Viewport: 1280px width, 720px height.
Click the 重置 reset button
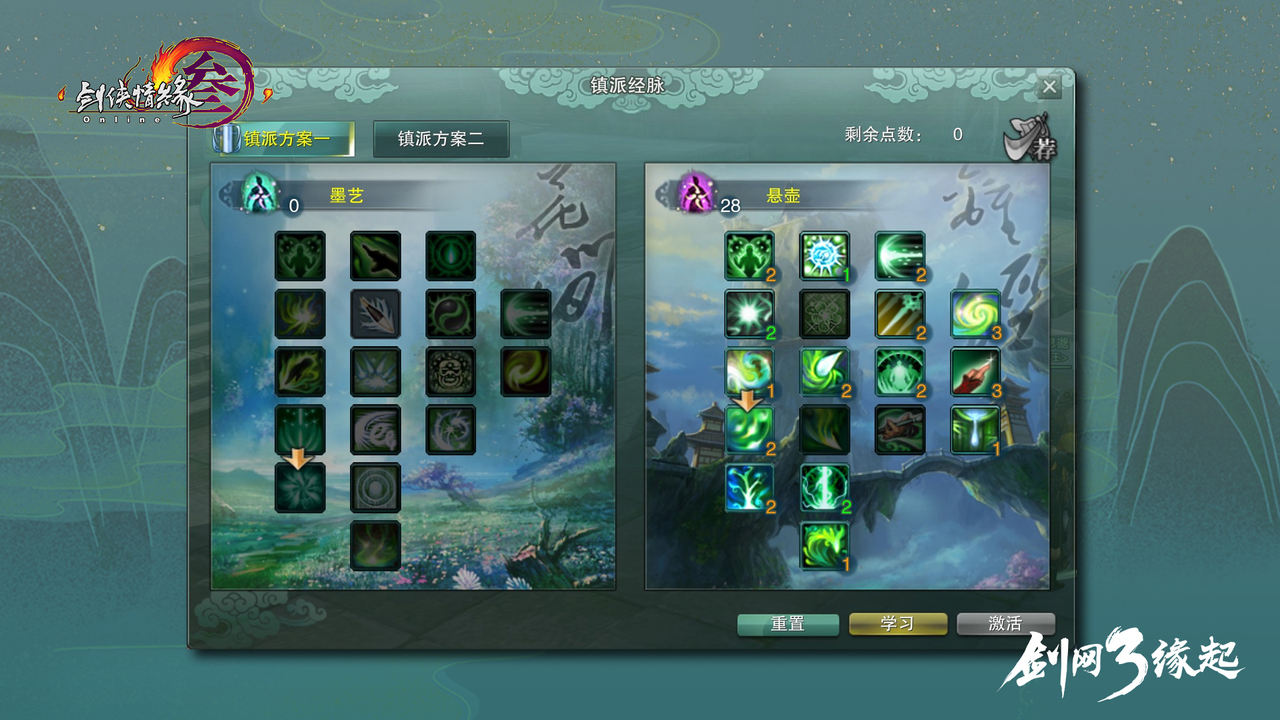click(x=788, y=623)
